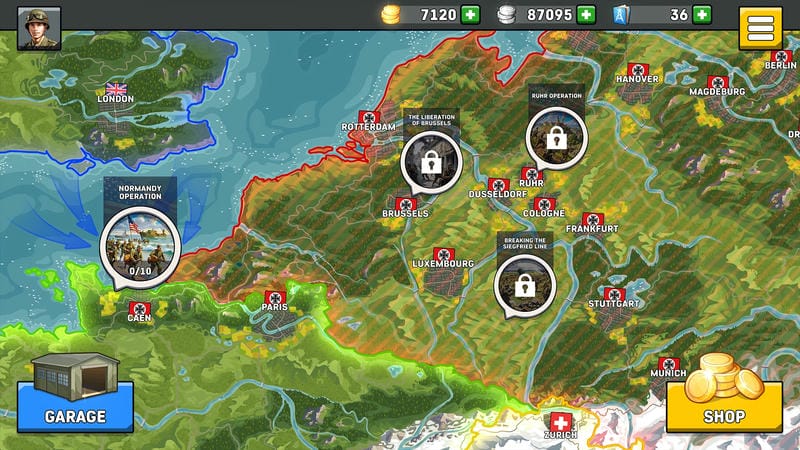This screenshot has width=800, height=450.
Task: Select the locked Liberation of Brussels mission
Action: [x=431, y=162]
